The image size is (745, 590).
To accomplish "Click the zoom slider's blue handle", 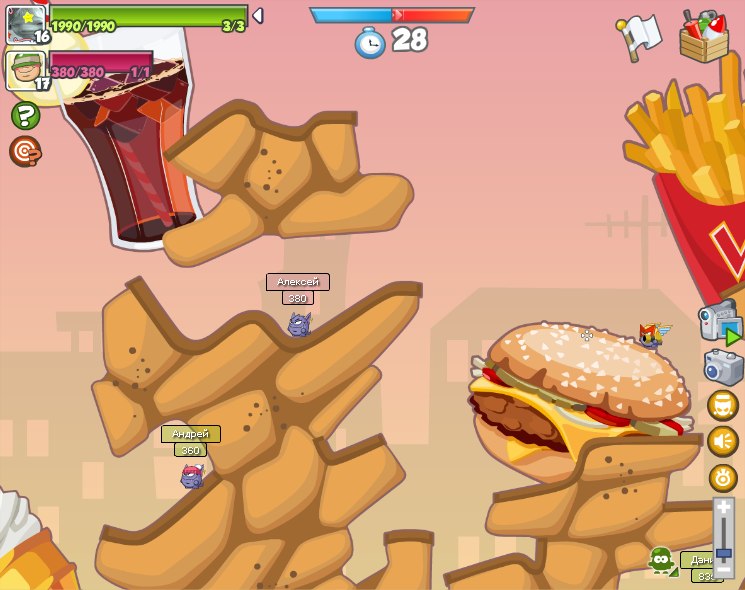I will 723,552.
